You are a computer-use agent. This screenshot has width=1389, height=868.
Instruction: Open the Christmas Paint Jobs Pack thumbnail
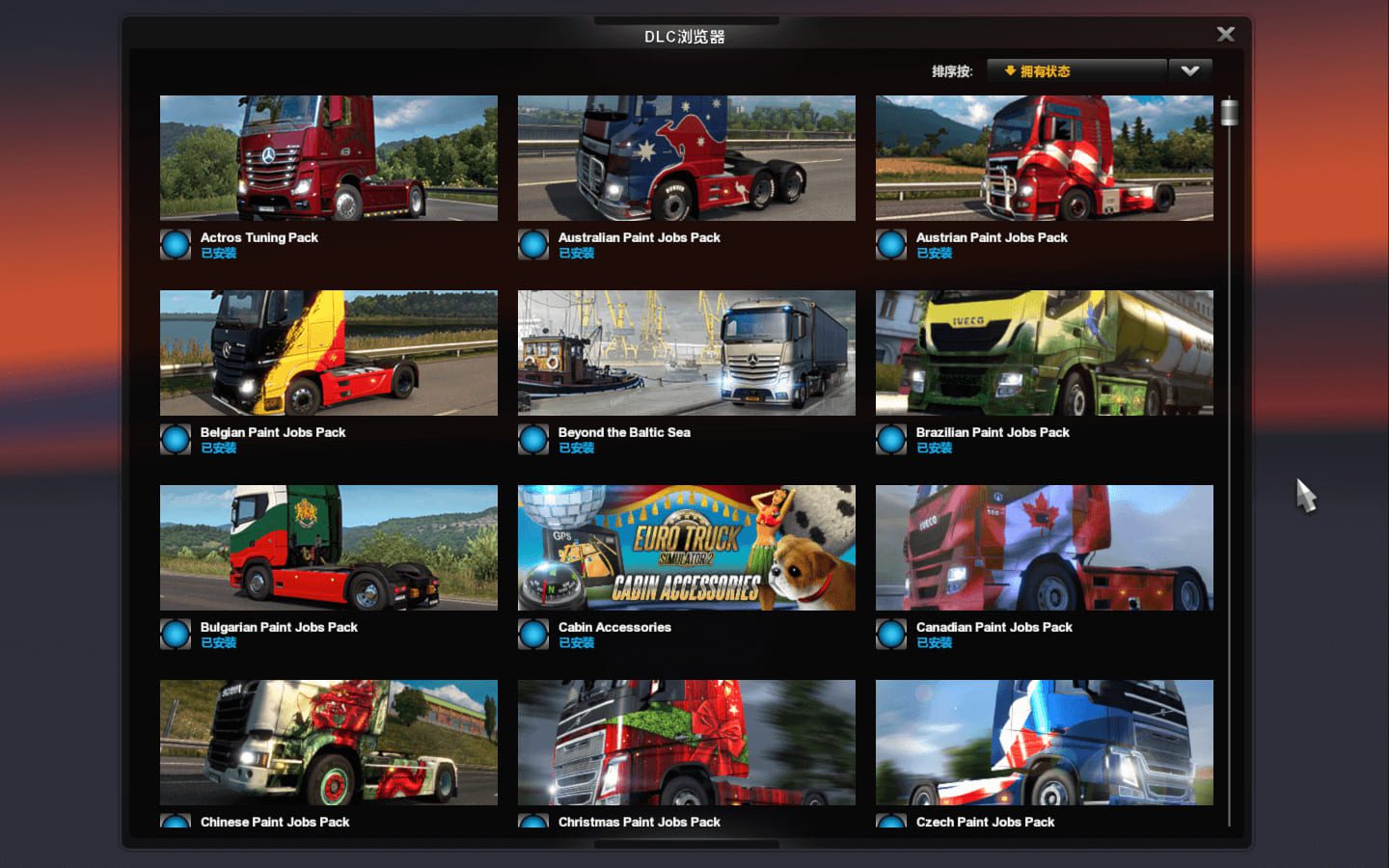tap(687, 743)
